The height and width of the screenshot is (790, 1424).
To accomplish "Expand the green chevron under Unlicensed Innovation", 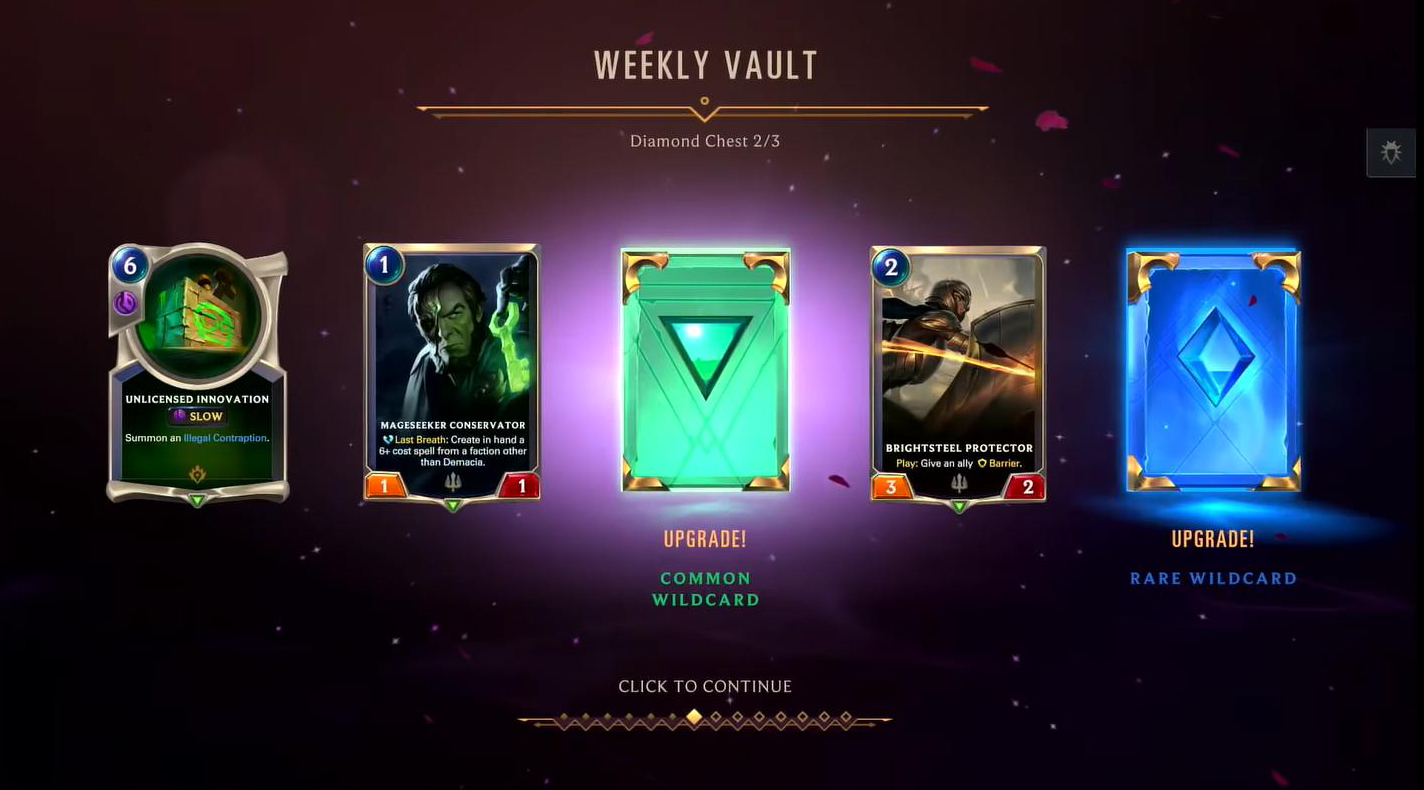I will click(x=197, y=499).
